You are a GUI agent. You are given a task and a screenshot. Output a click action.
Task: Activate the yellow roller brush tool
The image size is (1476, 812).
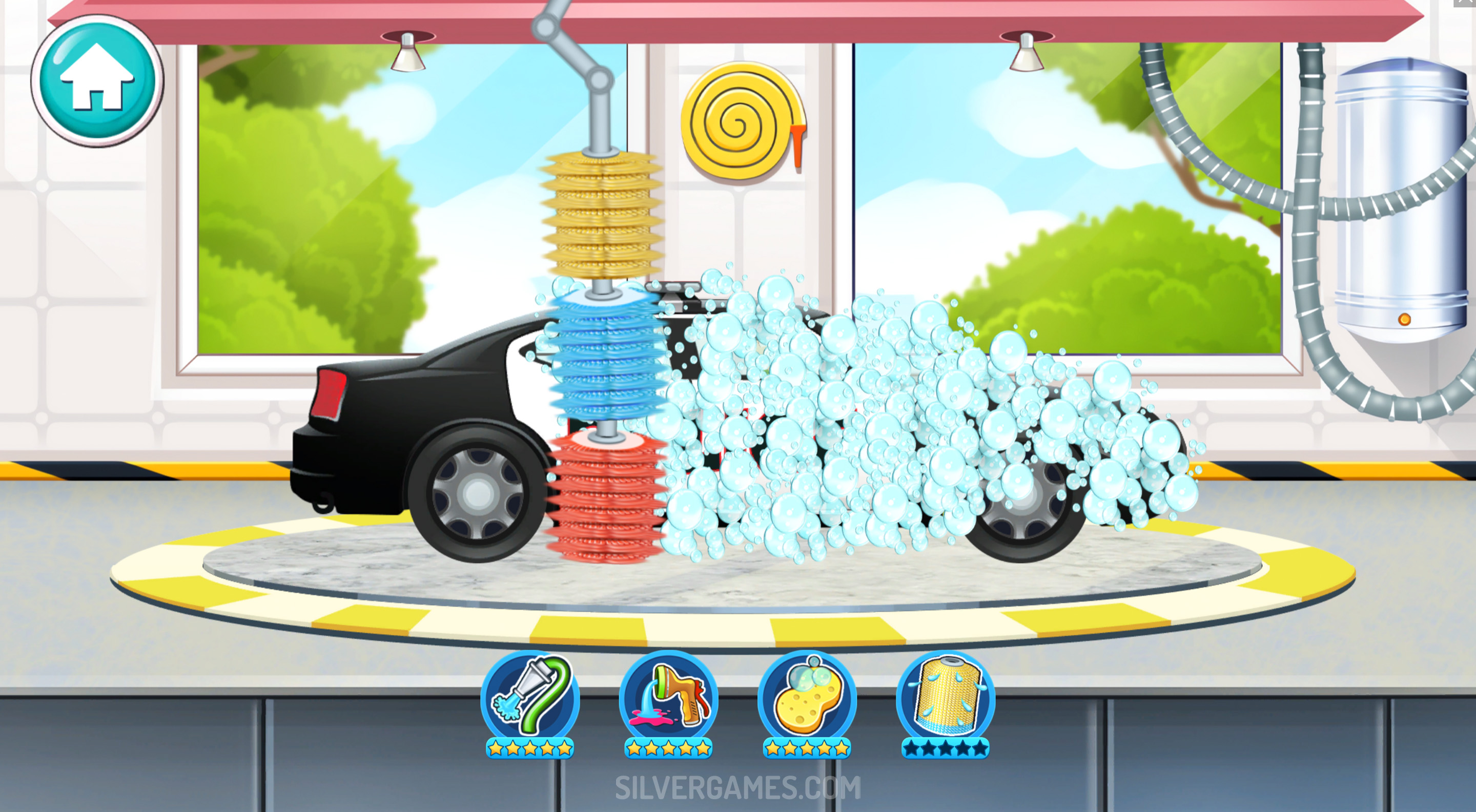pyautogui.click(x=946, y=697)
